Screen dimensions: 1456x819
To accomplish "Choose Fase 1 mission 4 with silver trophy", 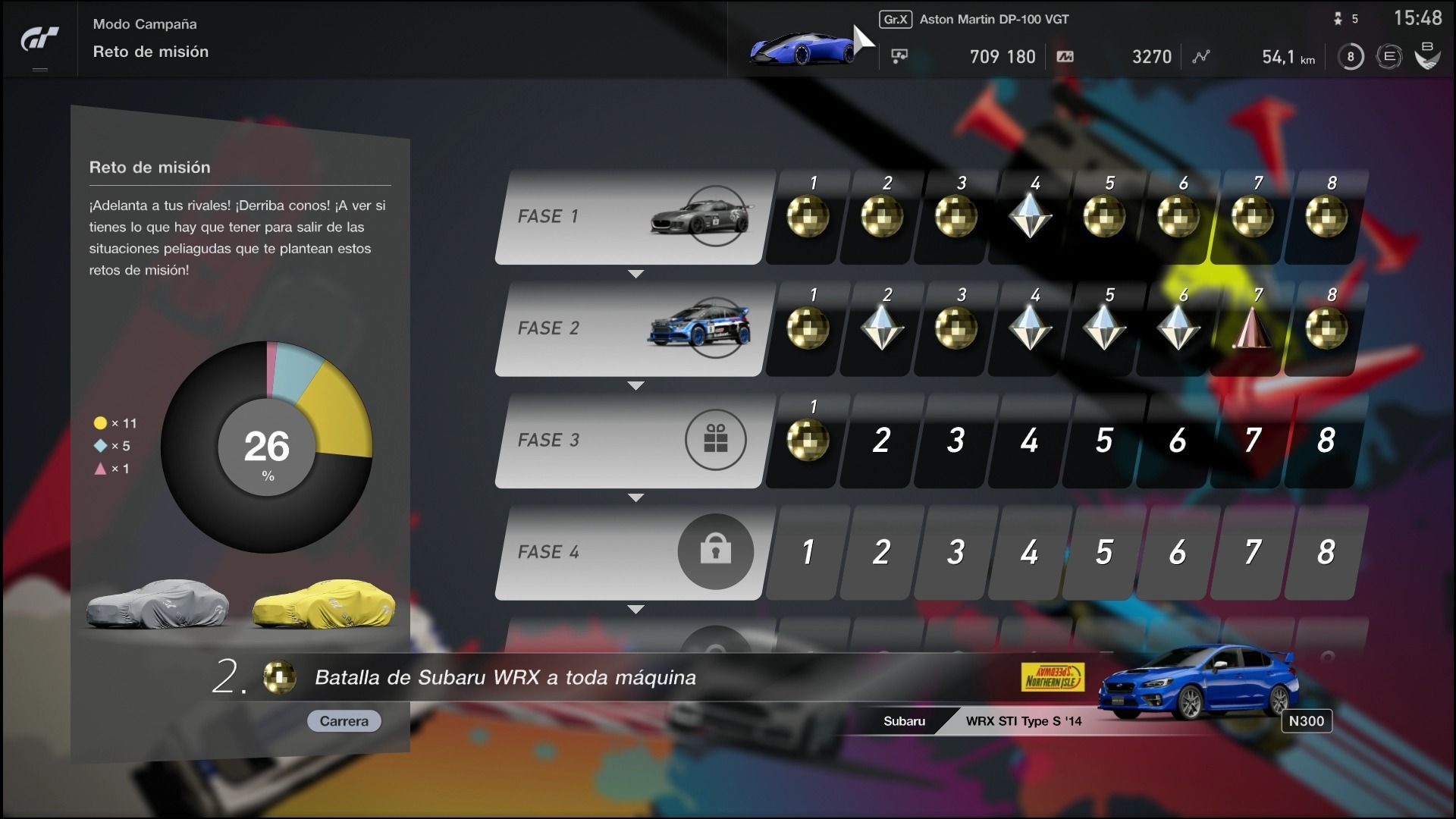I will click(1029, 217).
